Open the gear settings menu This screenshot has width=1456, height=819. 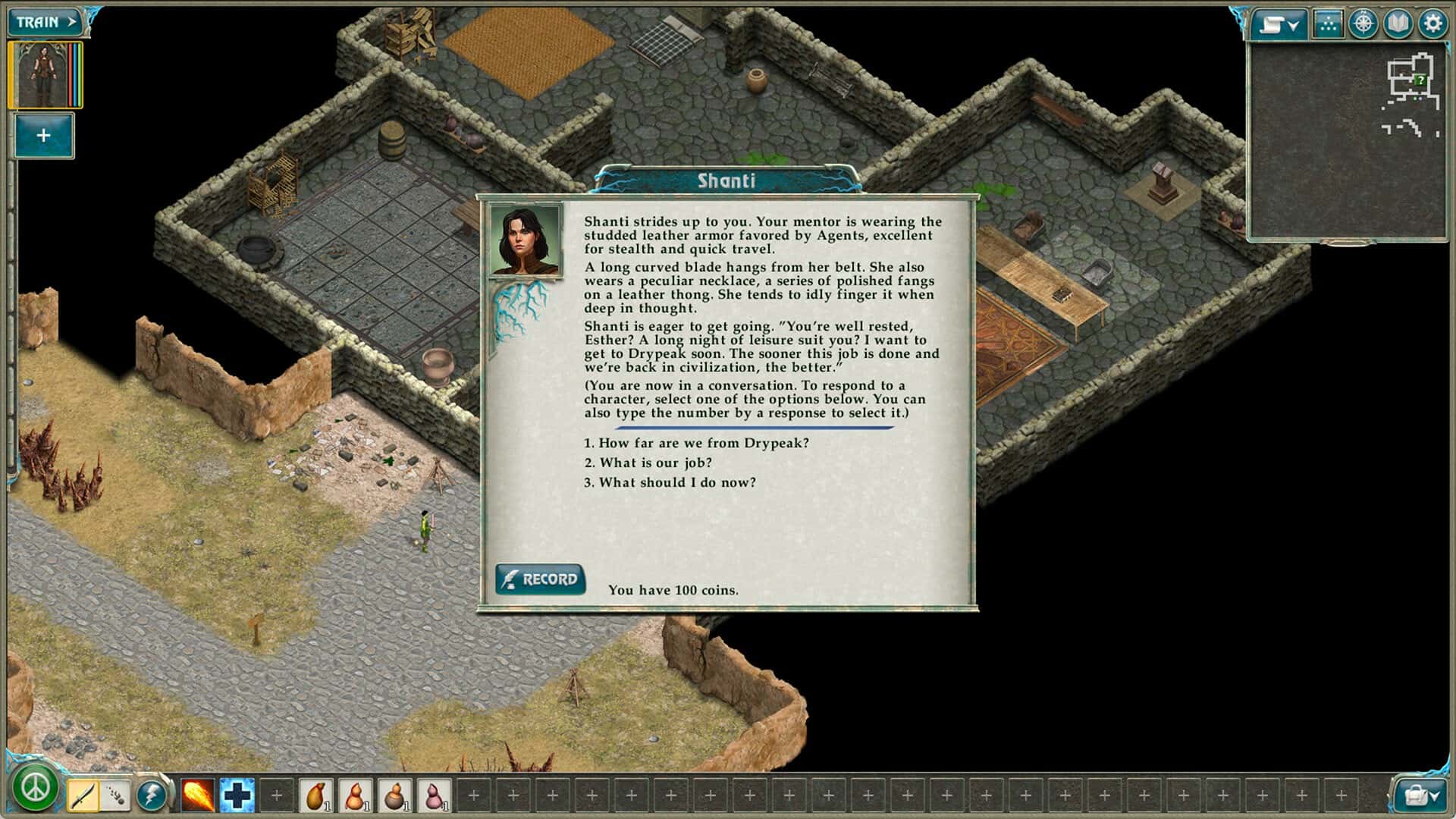click(x=1432, y=24)
